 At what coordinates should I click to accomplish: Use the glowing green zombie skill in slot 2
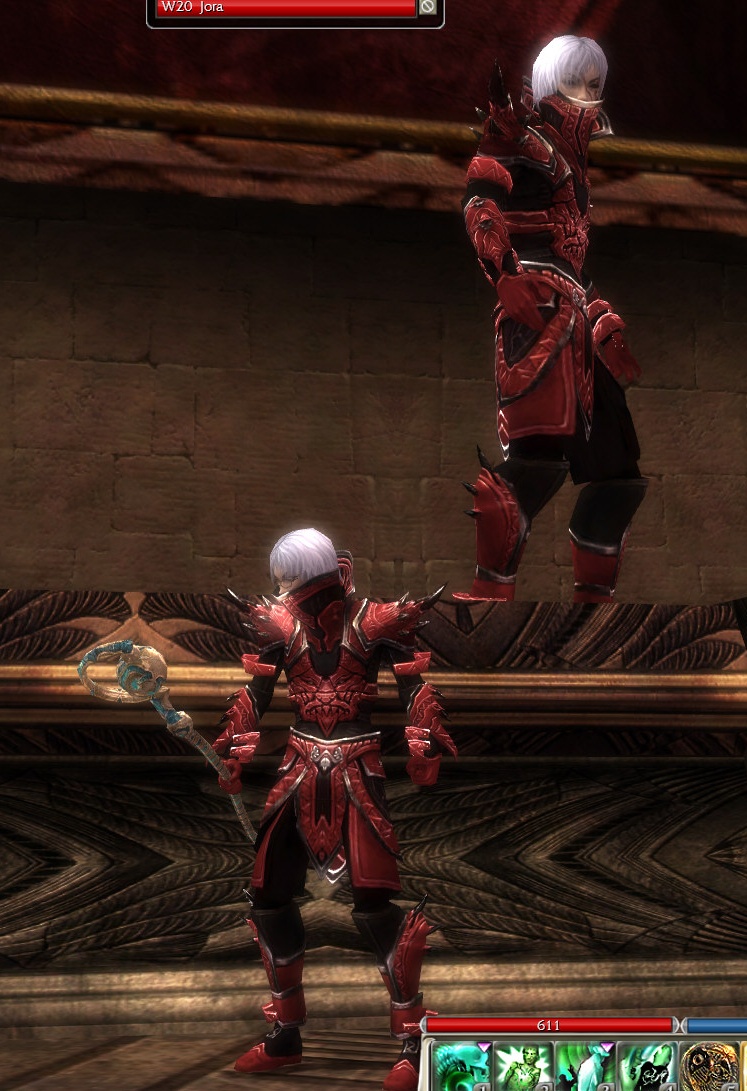(523, 1066)
